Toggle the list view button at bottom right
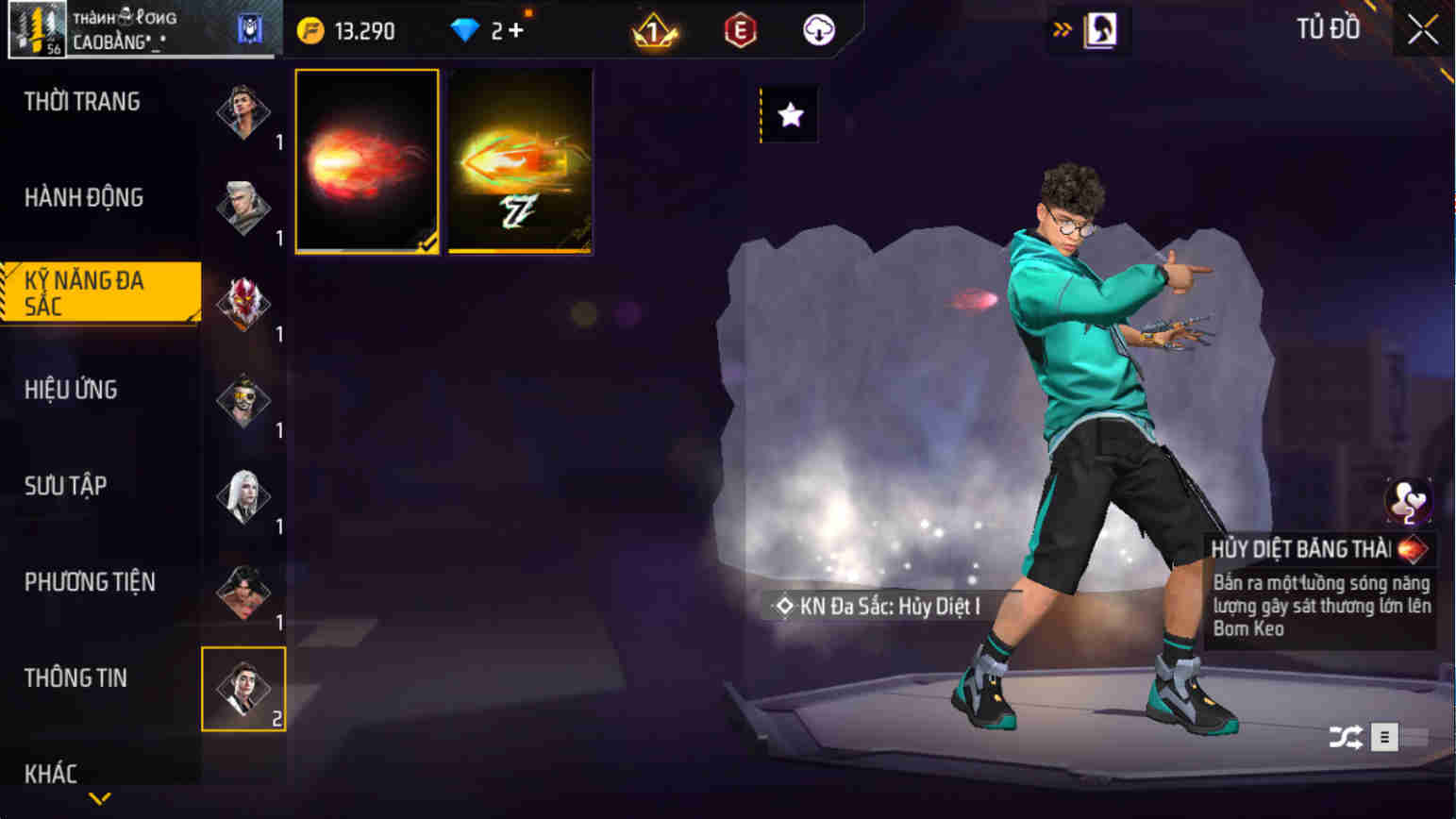The image size is (1456, 819). (1383, 736)
